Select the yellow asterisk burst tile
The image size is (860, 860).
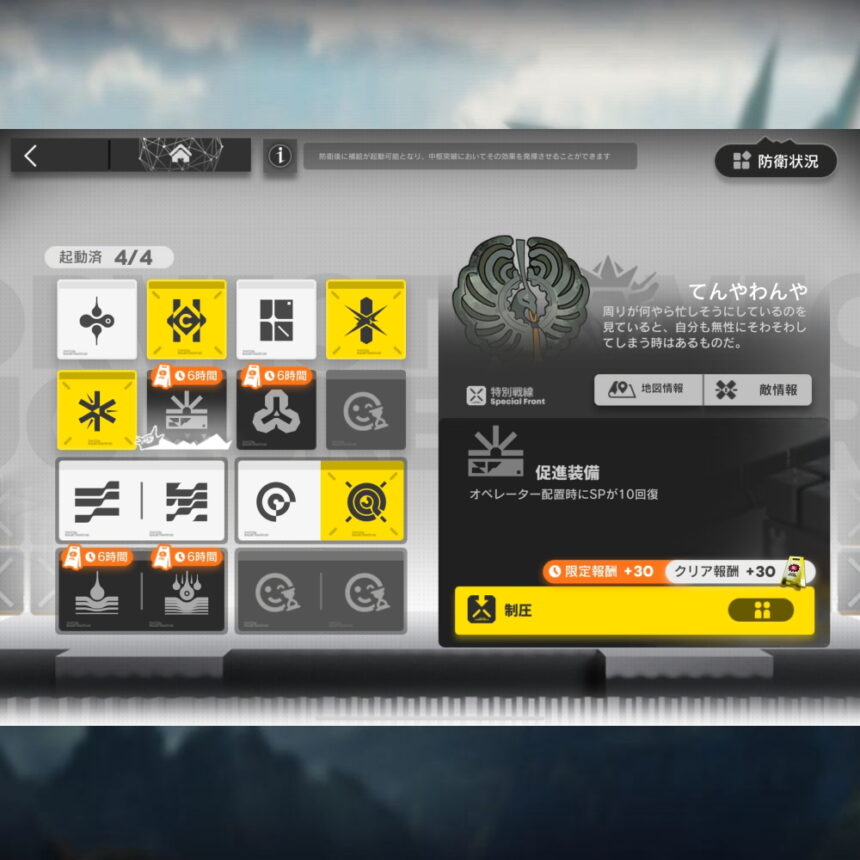(97, 410)
